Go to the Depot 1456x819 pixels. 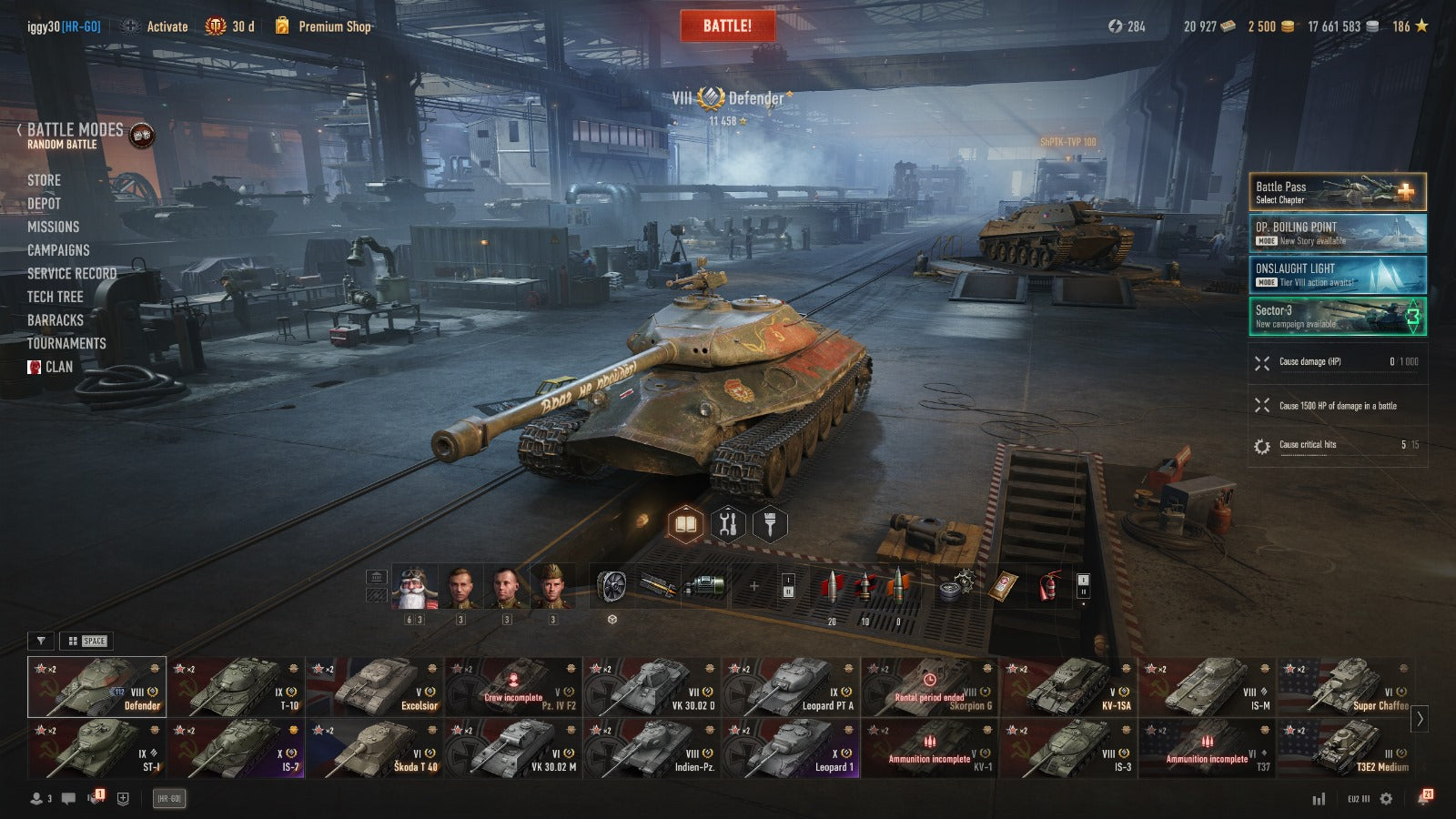(44, 204)
